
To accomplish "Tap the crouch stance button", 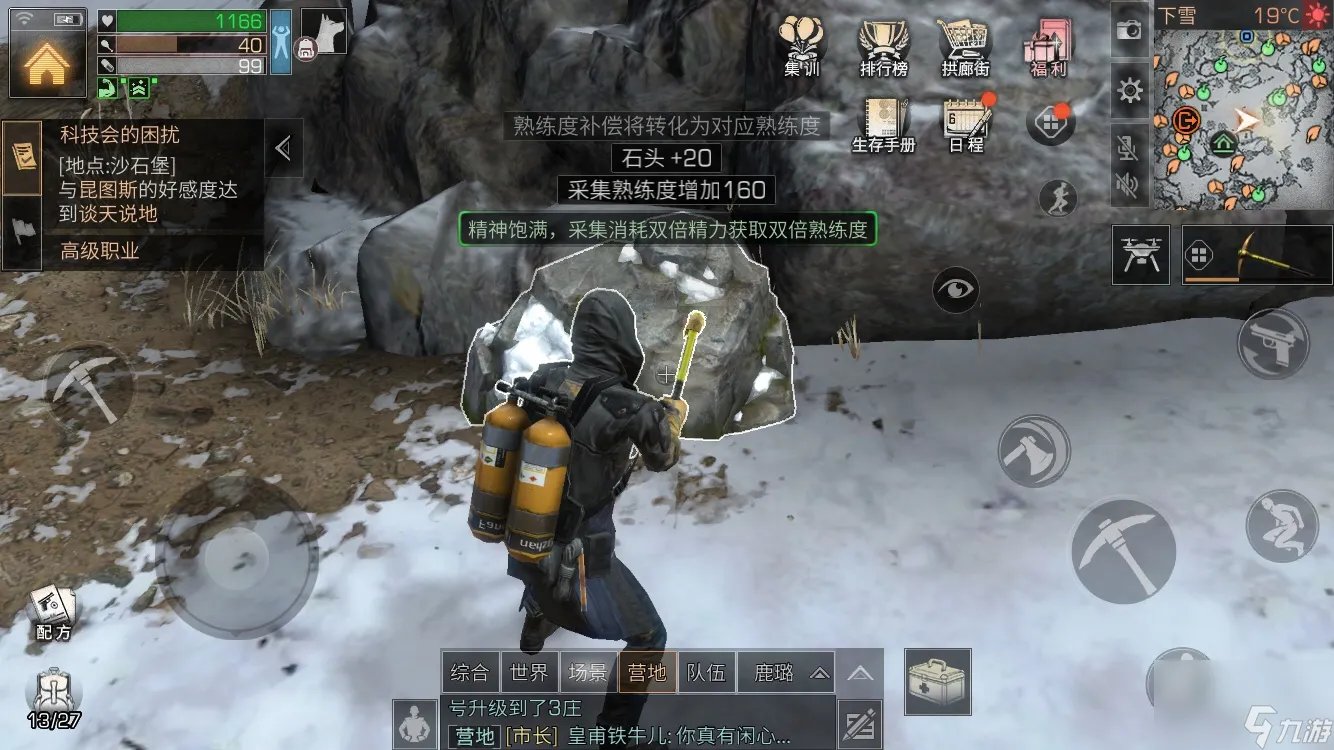I will point(1282,525).
